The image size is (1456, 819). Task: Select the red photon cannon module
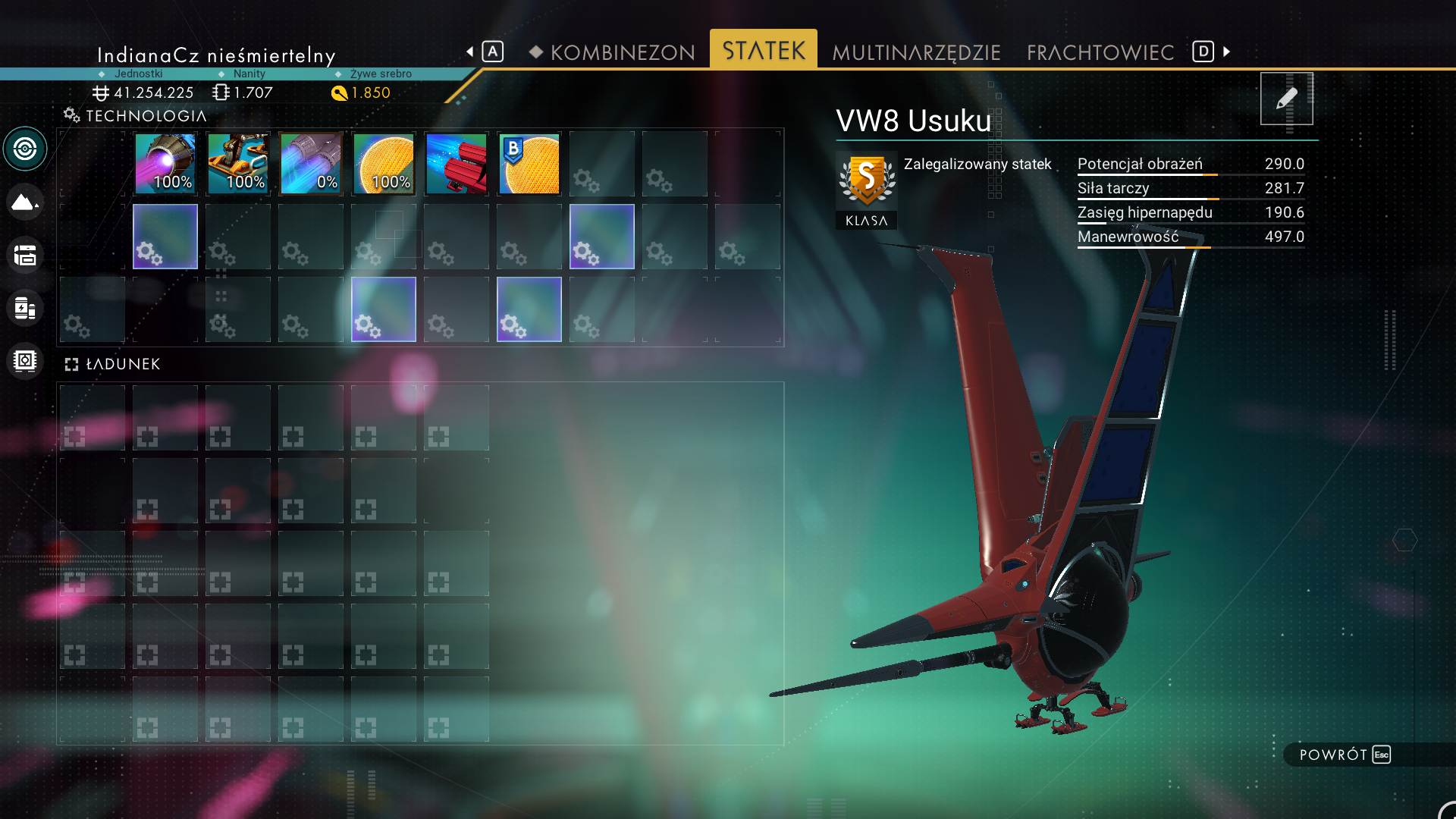456,163
